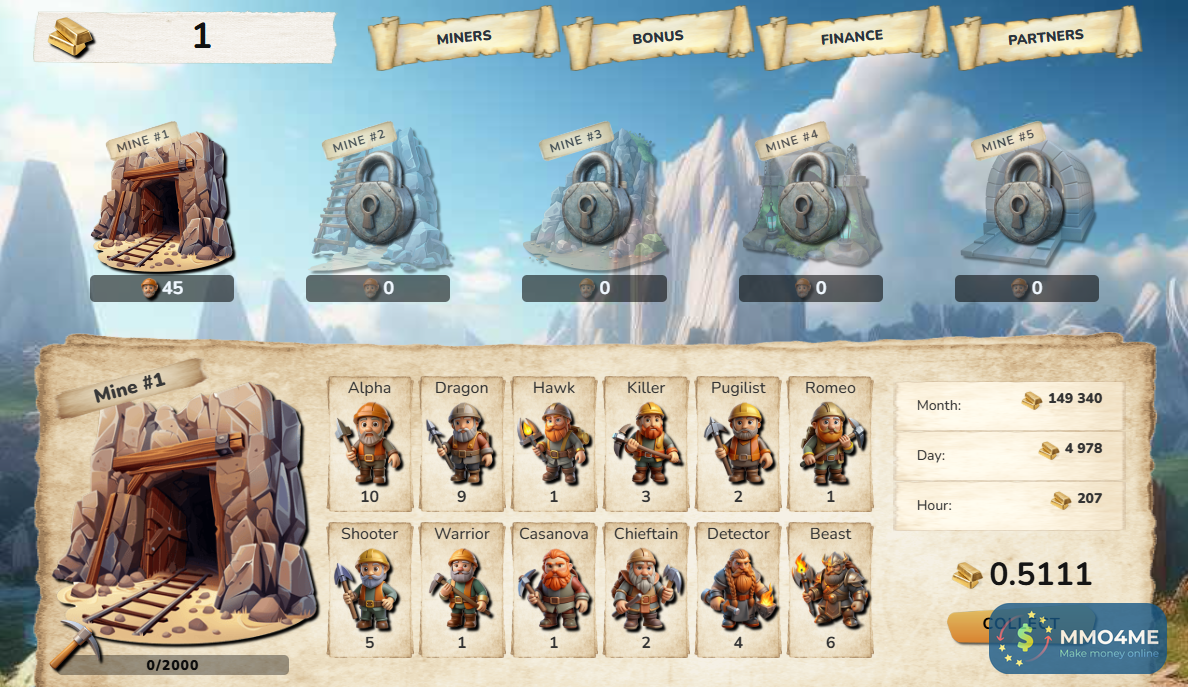Choose the Dragon miner card
Image resolution: width=1188 pixels, height=687 pixels.
click(x=462, y=444)
